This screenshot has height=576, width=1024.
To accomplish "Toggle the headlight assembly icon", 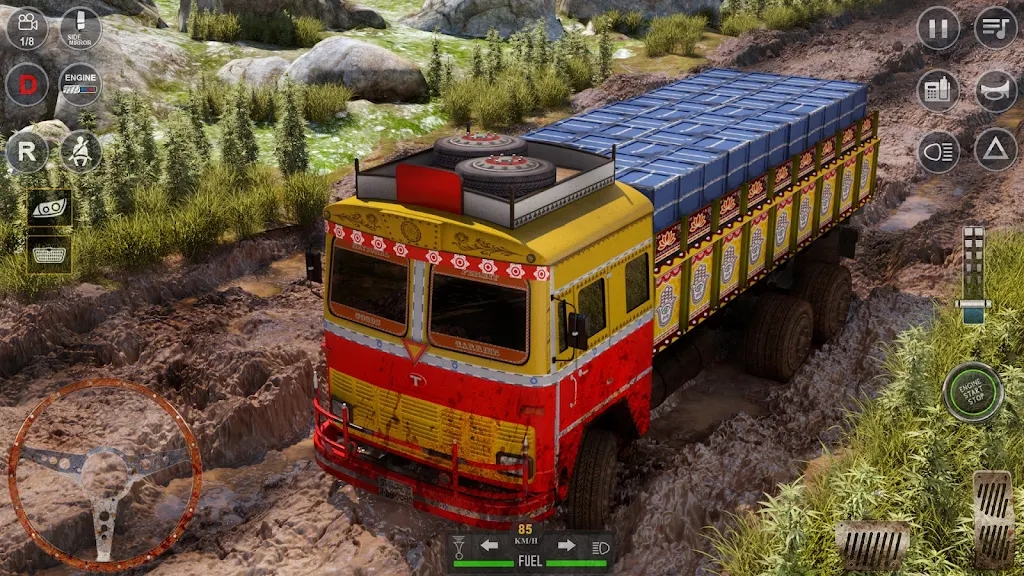I will [48, 207].
